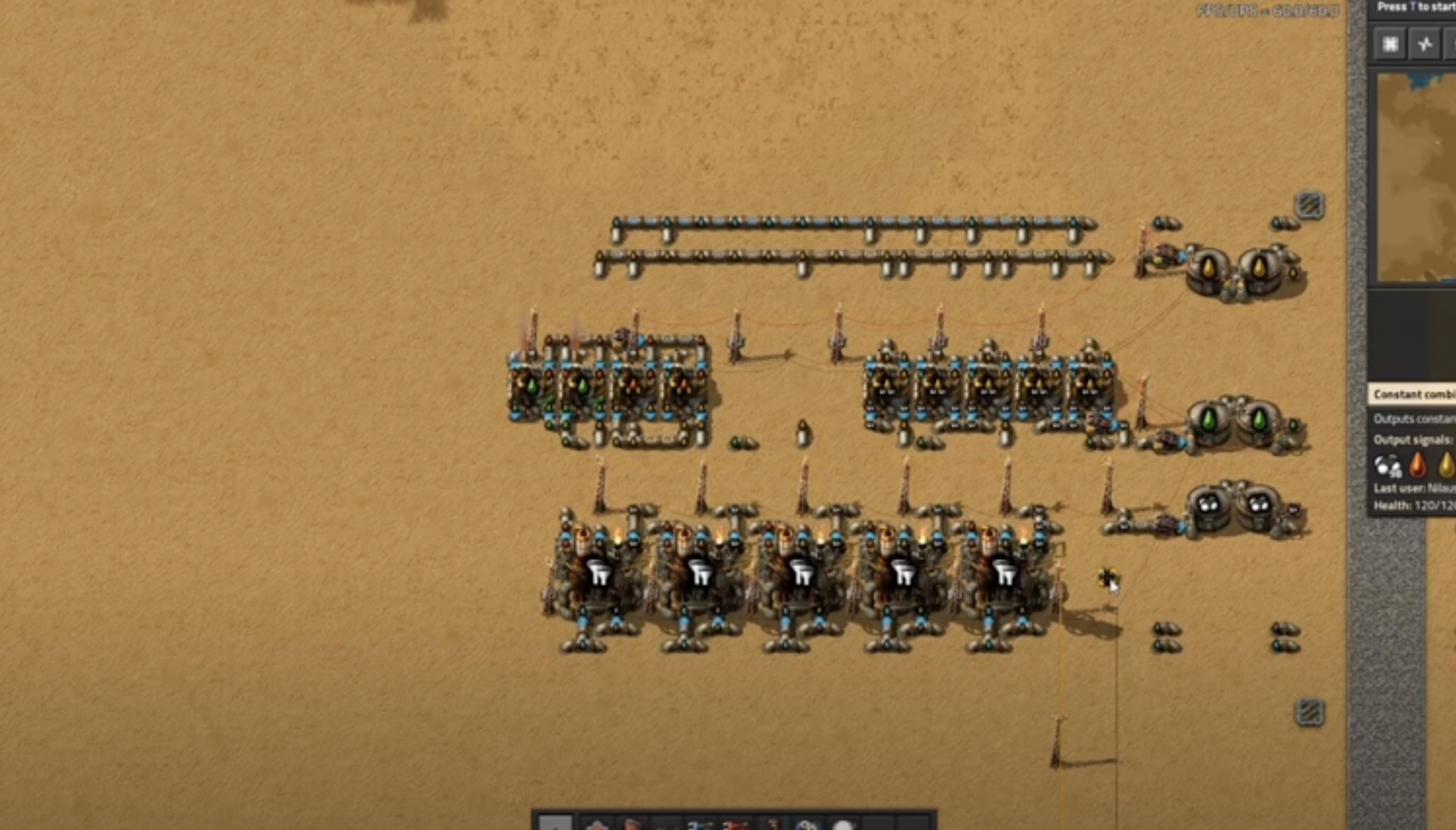Click the partially visible third minimap button
1456x830 pixels.
[1453, 44]
